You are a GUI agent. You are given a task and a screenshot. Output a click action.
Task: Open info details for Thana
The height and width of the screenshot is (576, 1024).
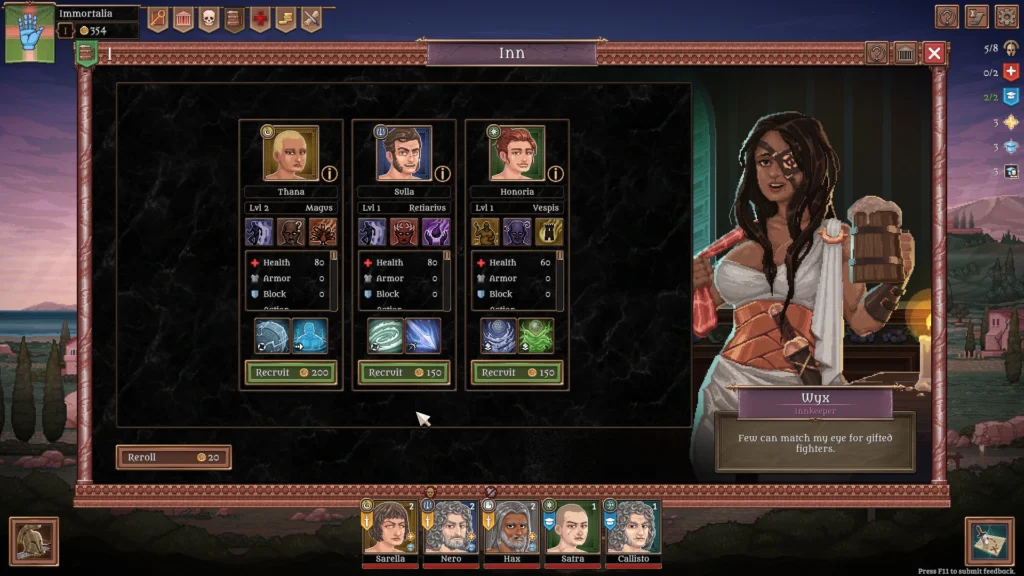tap(329, 174)
